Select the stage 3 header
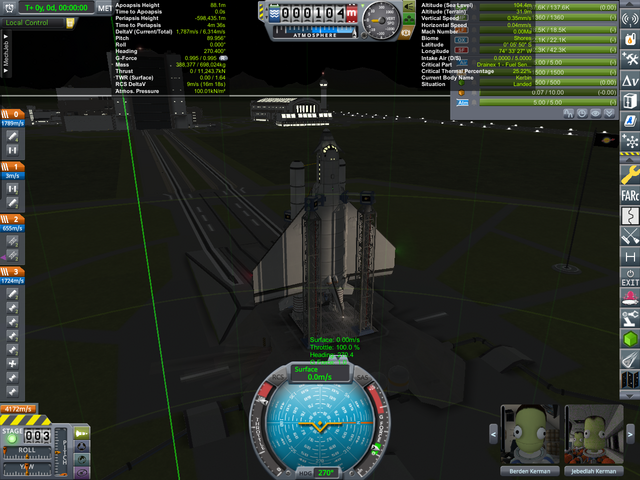This screenshot has height=480, width=640. tap(13, 271)
